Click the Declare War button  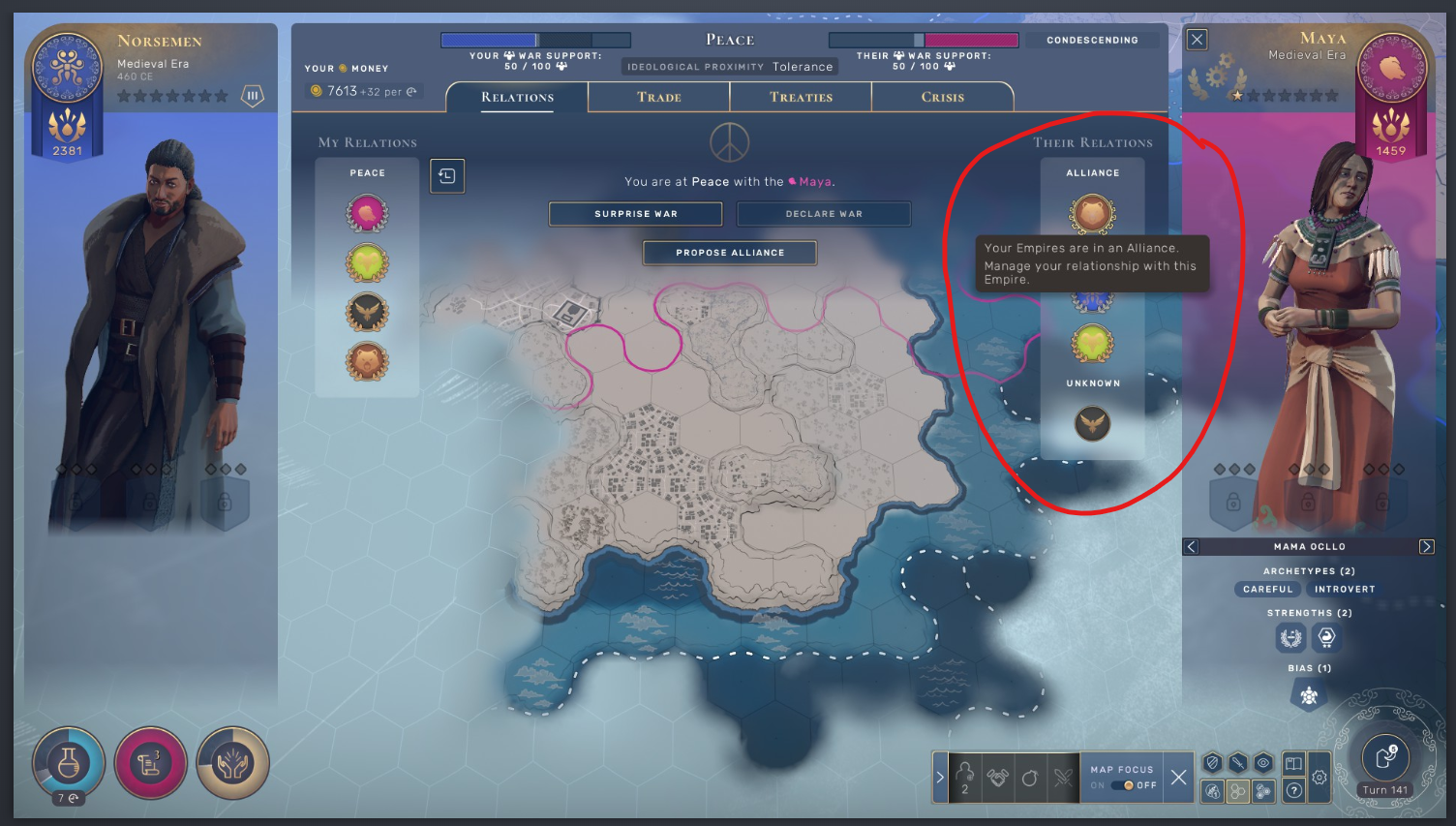click(823, 214)
